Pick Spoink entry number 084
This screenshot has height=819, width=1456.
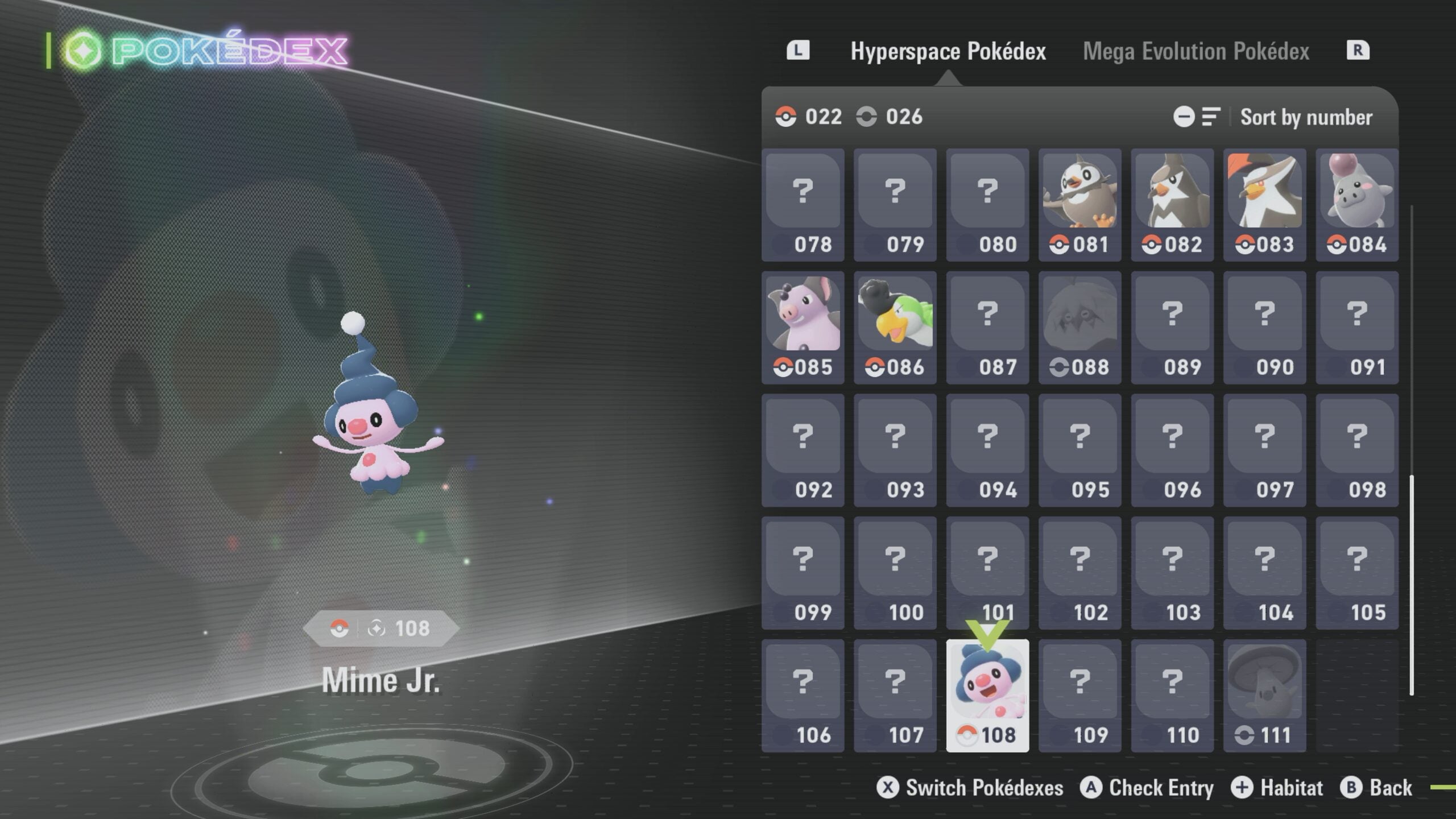pyautogui.click(x=1356, y=205)
